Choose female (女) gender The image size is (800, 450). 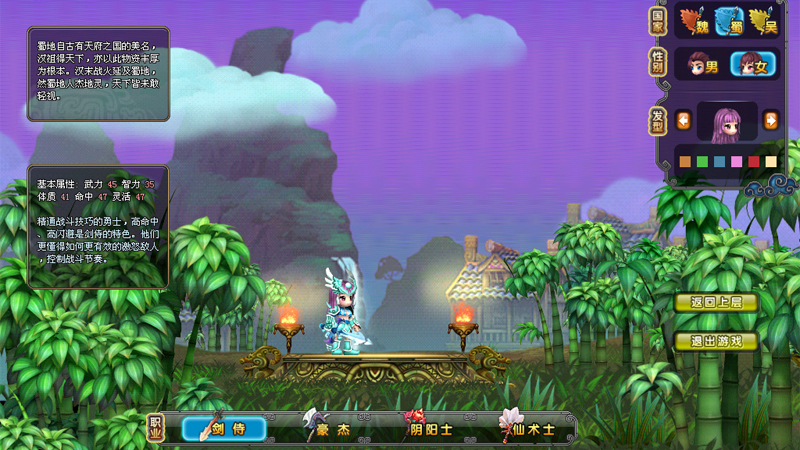coord(753,65)
